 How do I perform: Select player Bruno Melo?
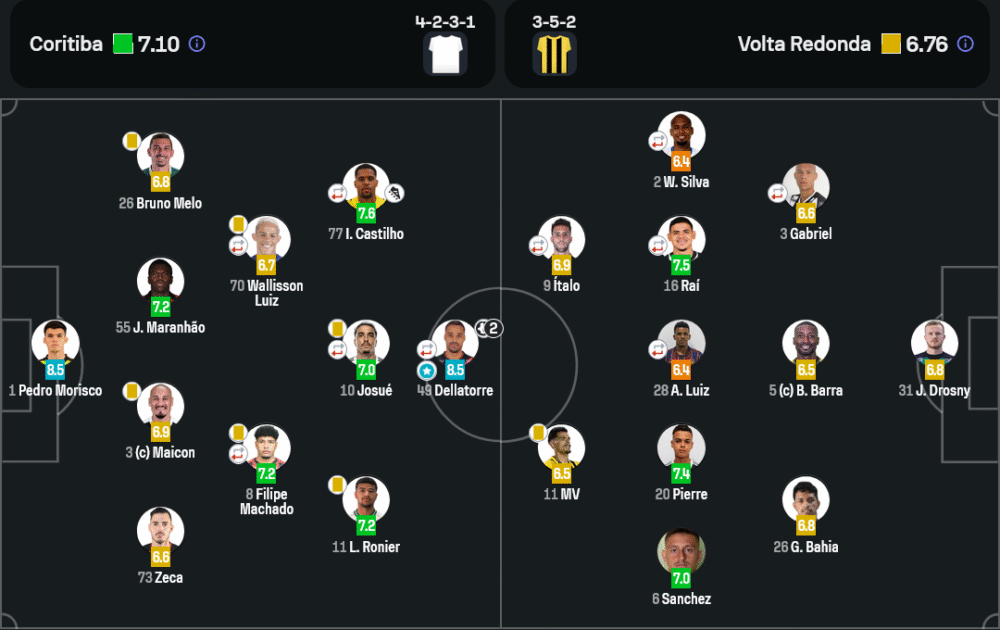160,157
